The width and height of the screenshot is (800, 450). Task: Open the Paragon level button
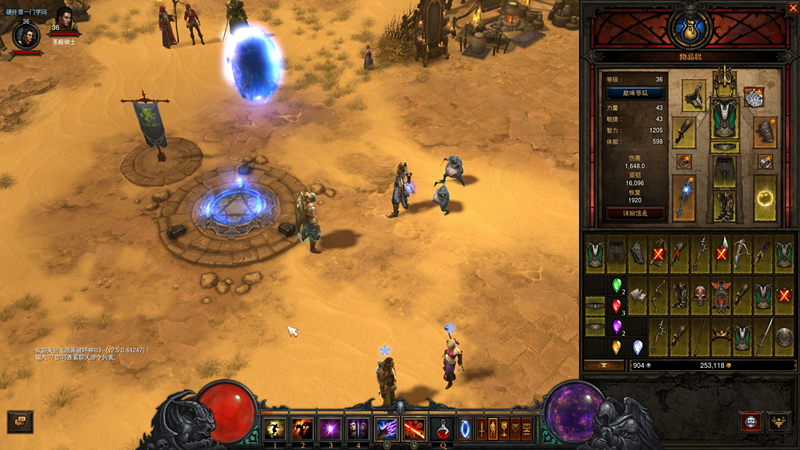[x=631, y=92]
